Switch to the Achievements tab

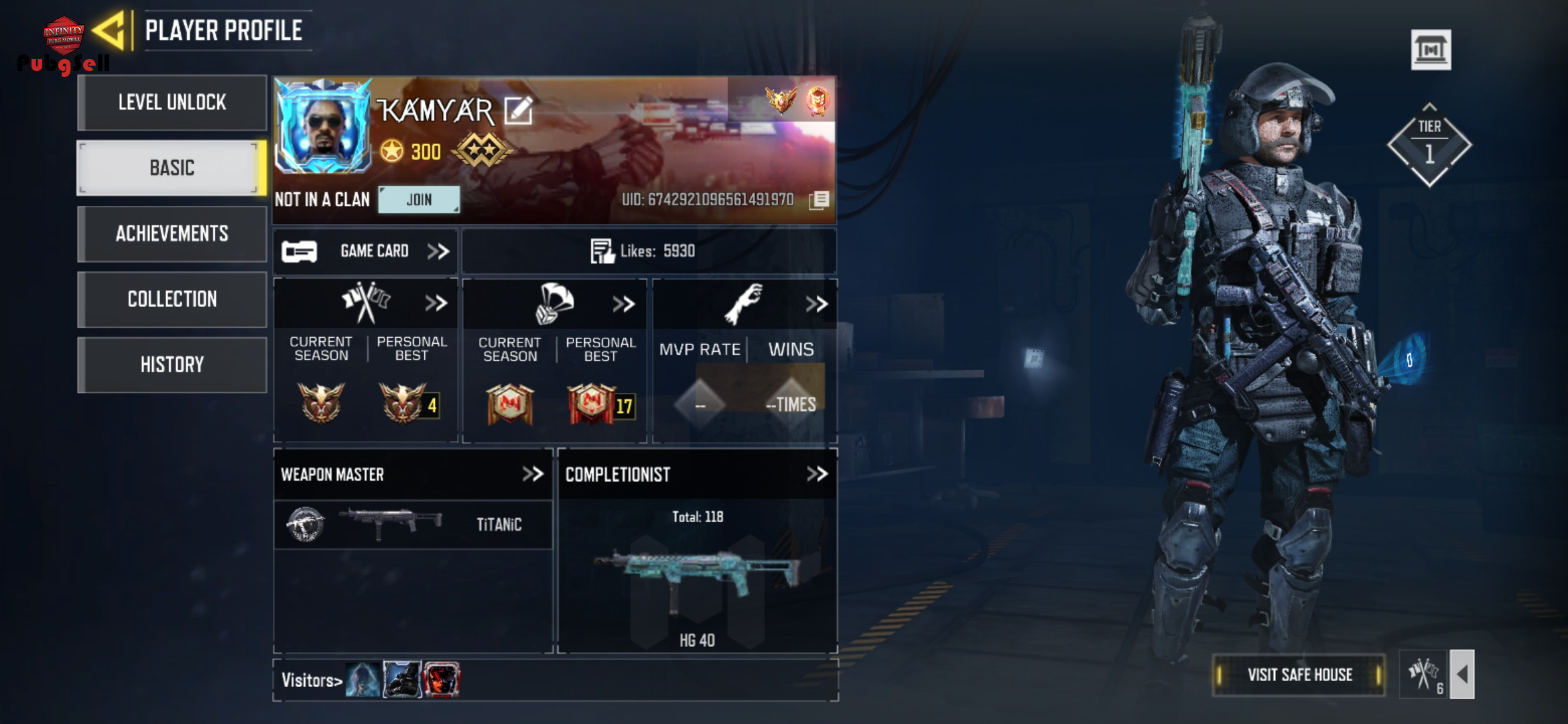pyautogui.click(x=172, y=233)
